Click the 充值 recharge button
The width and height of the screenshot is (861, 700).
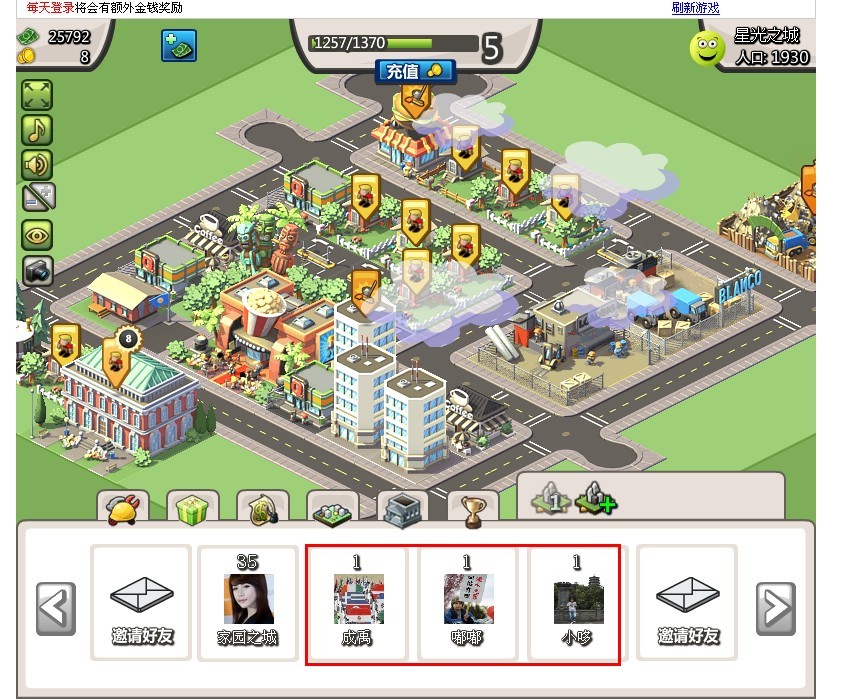415,71
